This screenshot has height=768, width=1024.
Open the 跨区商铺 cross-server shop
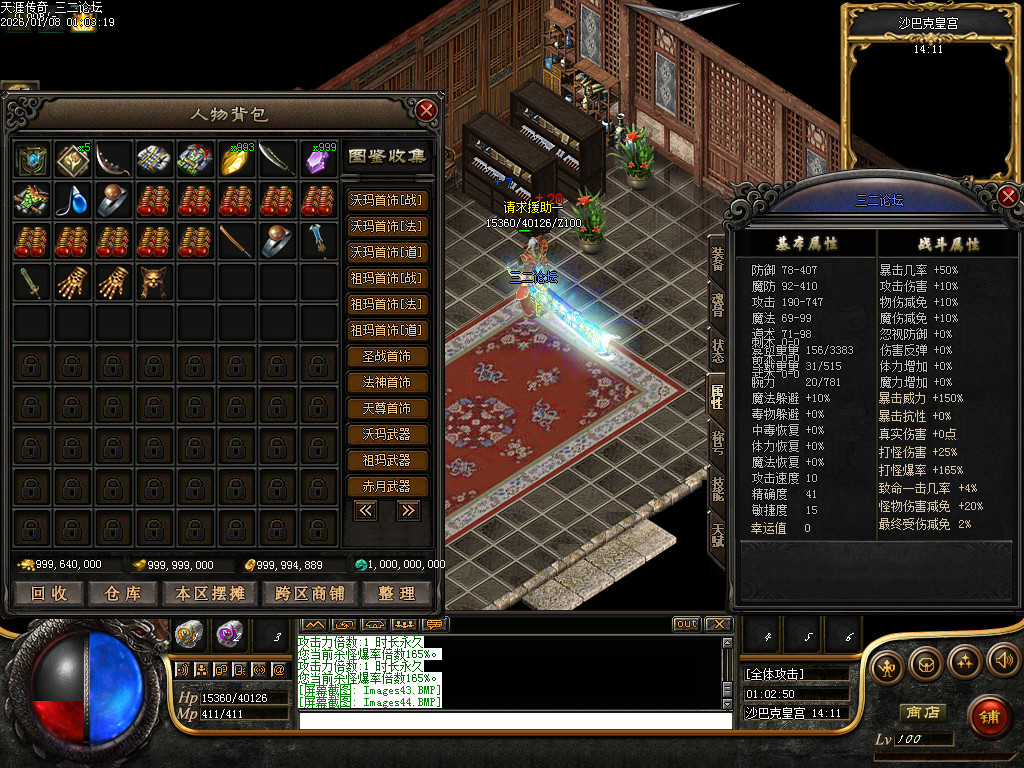(x=309, y=593)
